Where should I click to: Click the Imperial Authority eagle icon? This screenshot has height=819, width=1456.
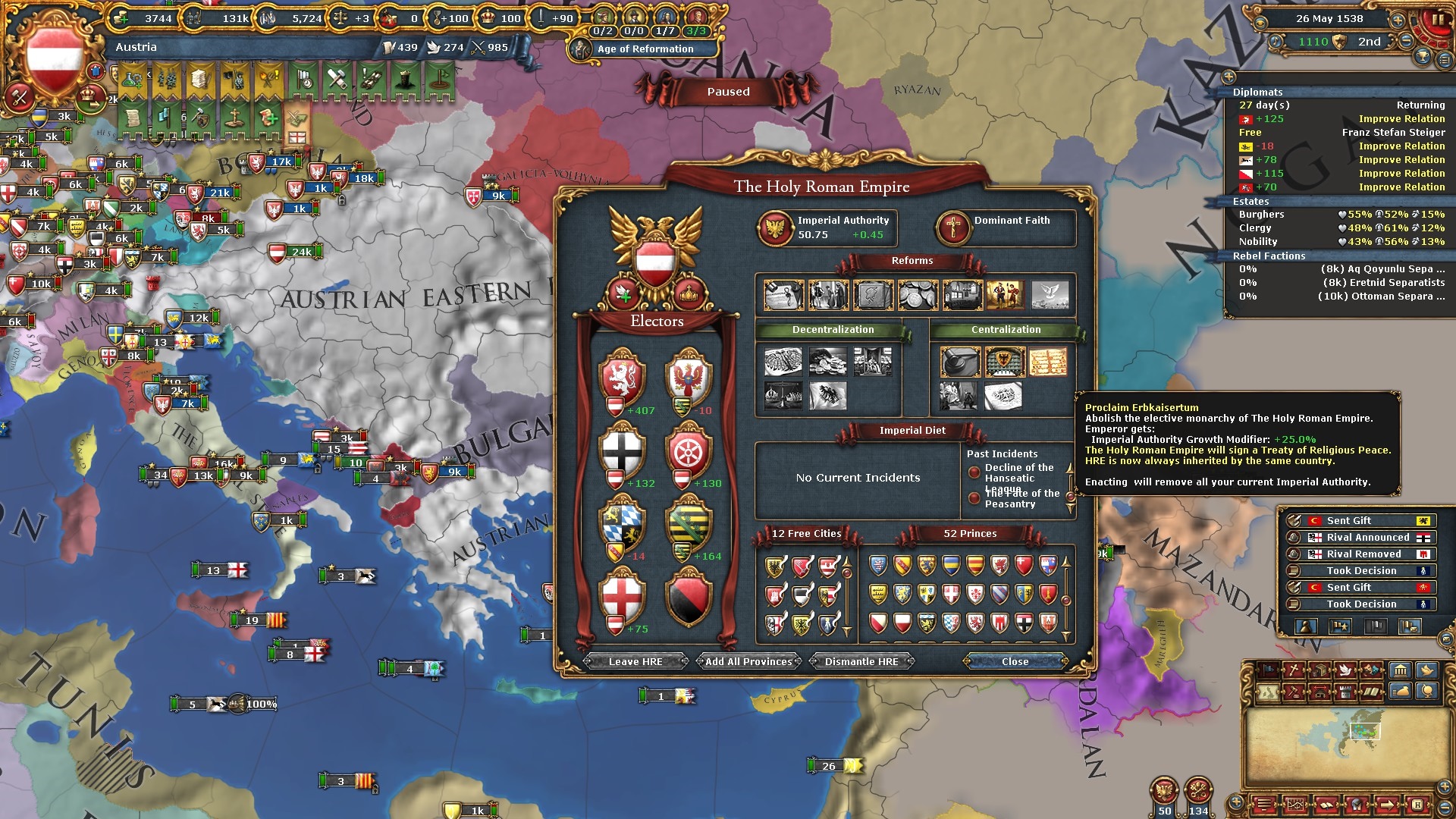coord(776,227)
